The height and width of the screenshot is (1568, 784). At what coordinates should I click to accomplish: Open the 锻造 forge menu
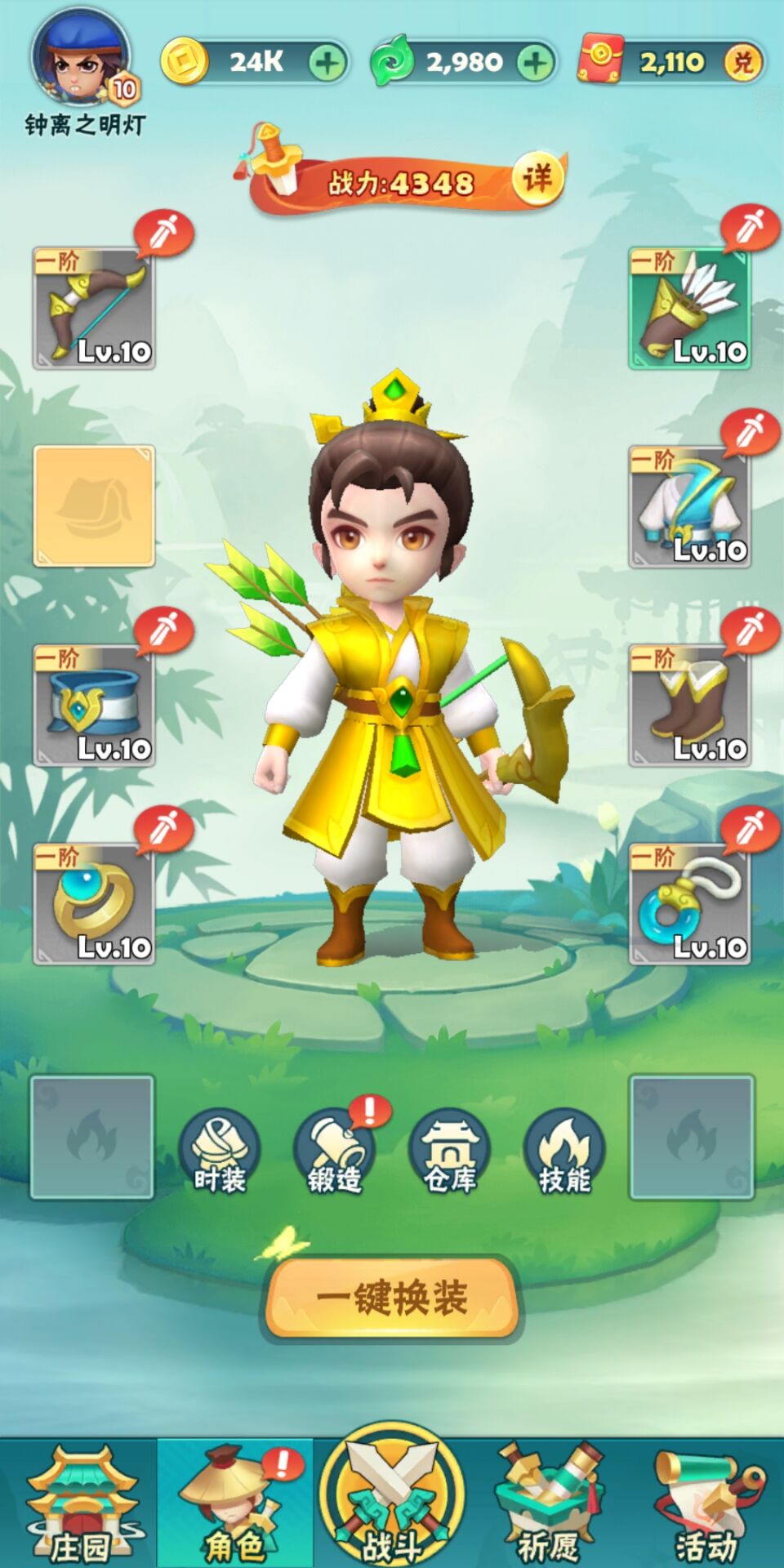click(x=335, y=1153)
